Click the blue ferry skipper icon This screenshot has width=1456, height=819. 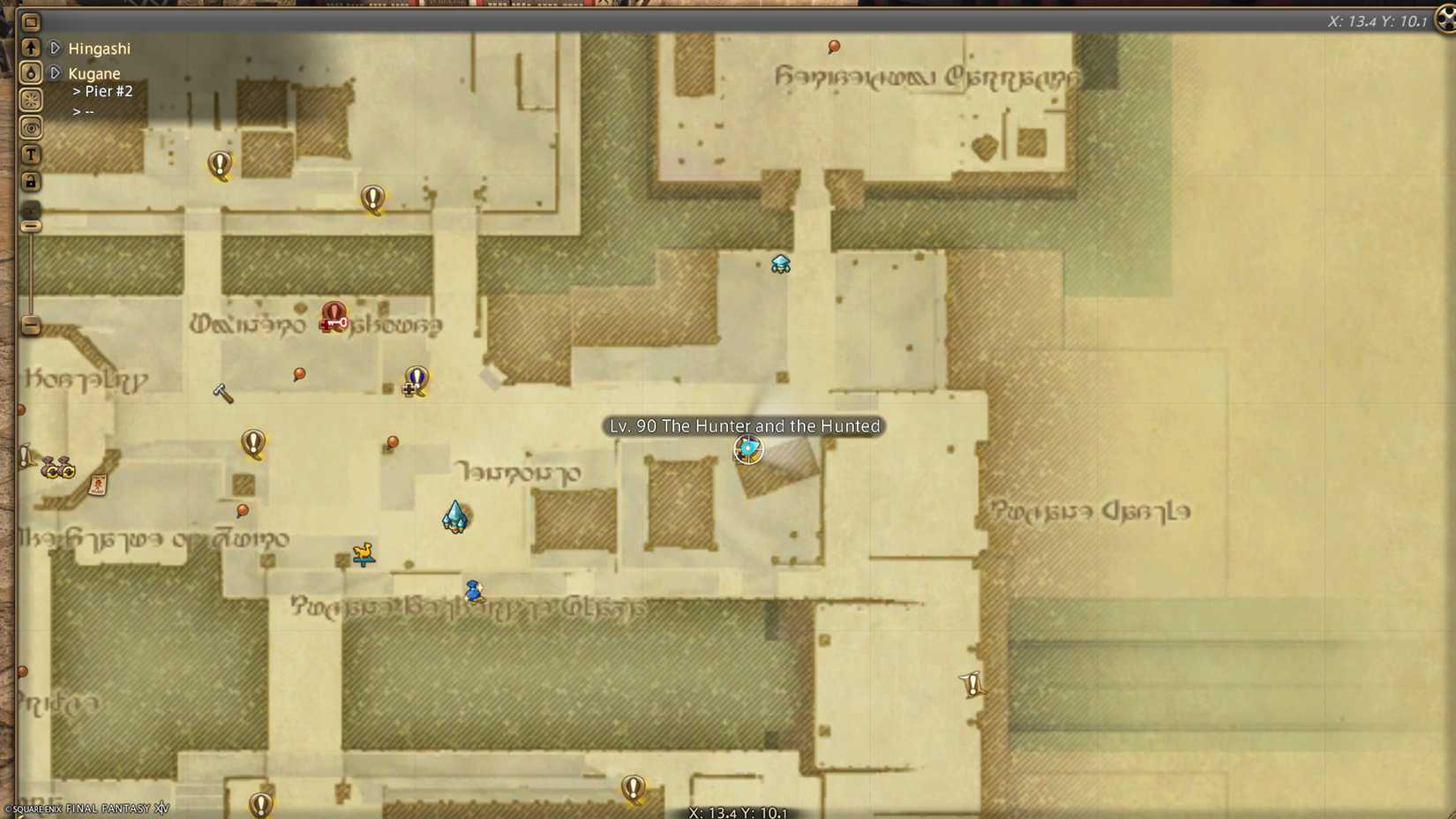(x=473, y=591)
